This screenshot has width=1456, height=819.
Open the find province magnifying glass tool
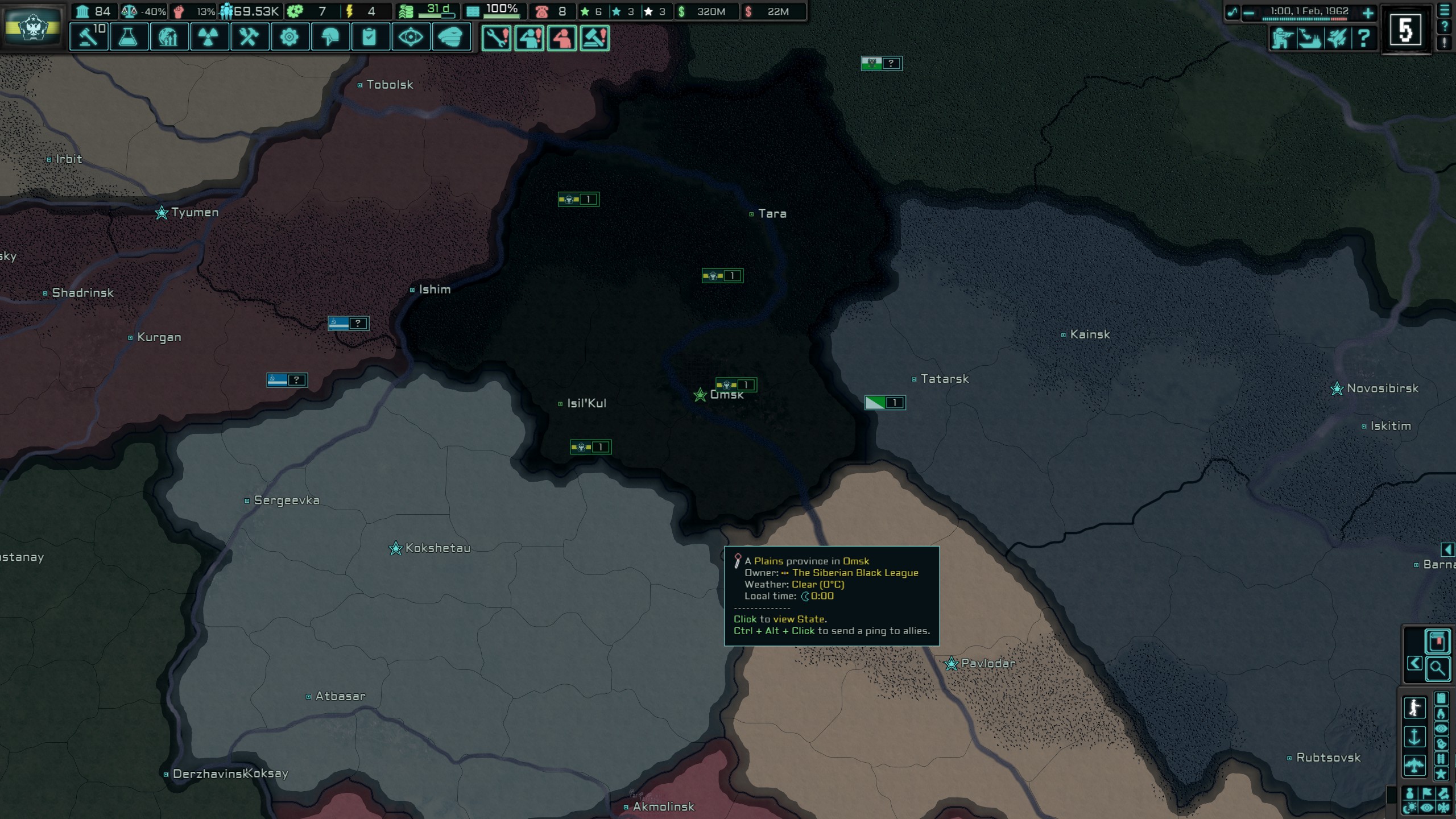pos(1438,668)
